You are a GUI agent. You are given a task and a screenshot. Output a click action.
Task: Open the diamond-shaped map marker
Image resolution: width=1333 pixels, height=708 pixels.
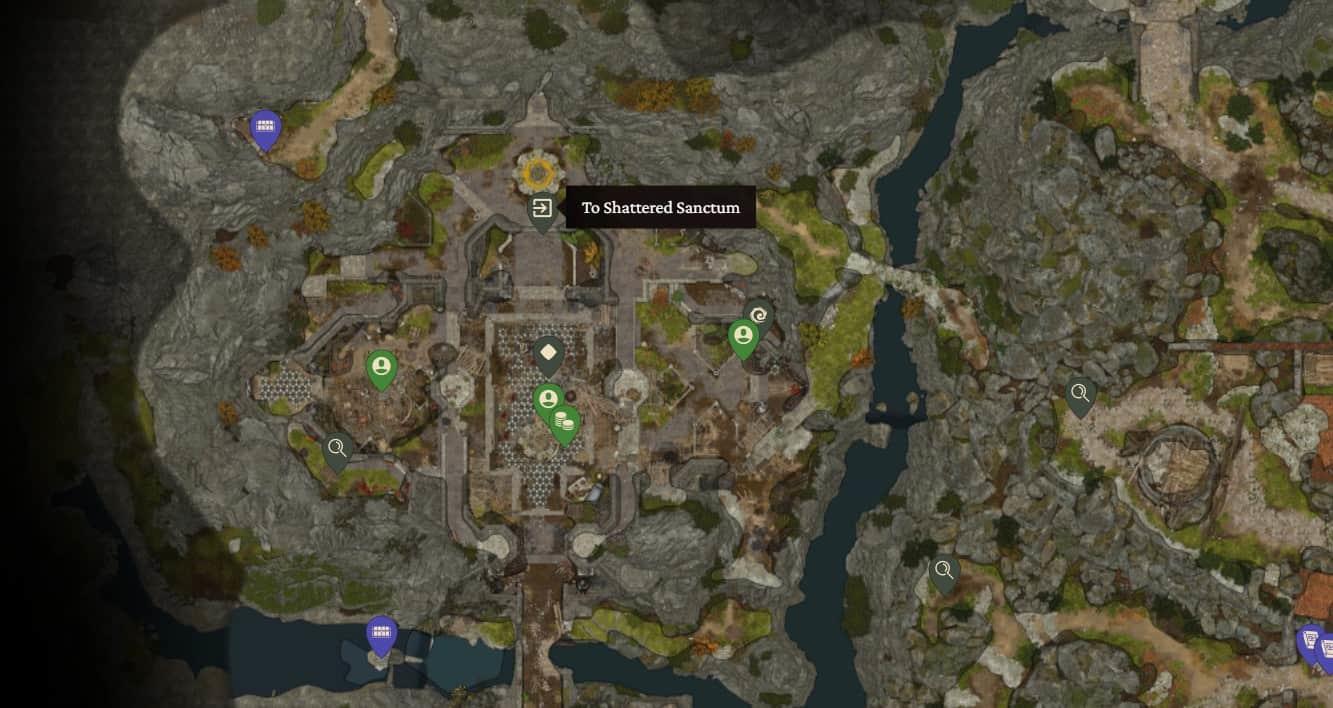pyautogui.click(x=548, y=352)
